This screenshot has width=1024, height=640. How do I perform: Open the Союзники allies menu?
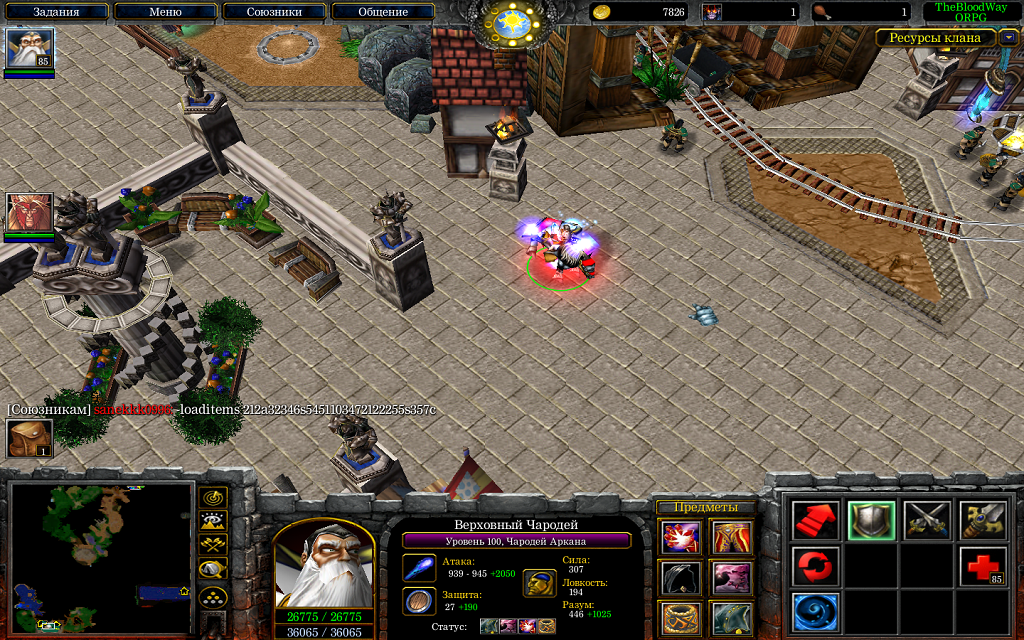274,12
